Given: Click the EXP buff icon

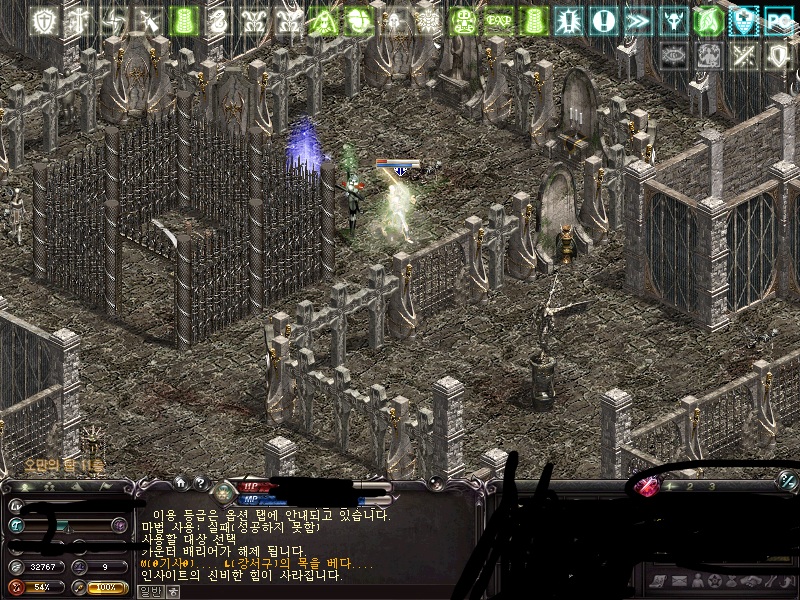Looking at the screenshot, I should coord(498,21).
